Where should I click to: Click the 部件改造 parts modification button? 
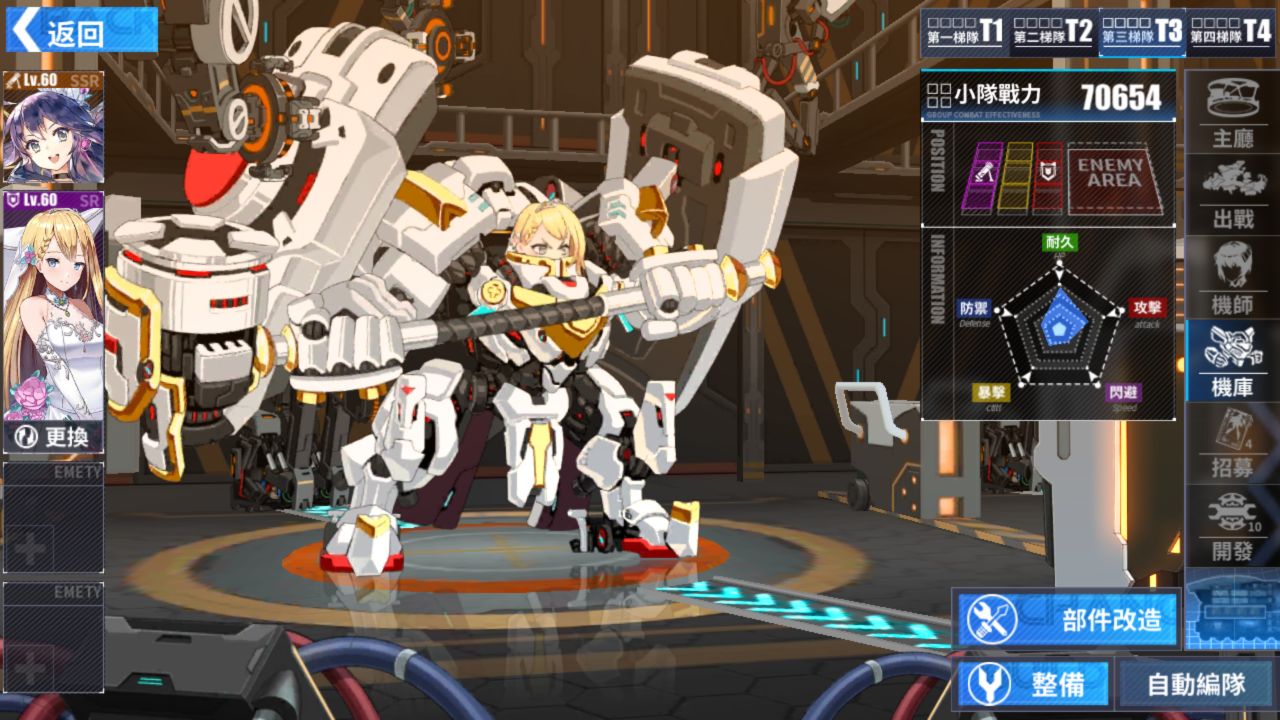coord(1067,619)
